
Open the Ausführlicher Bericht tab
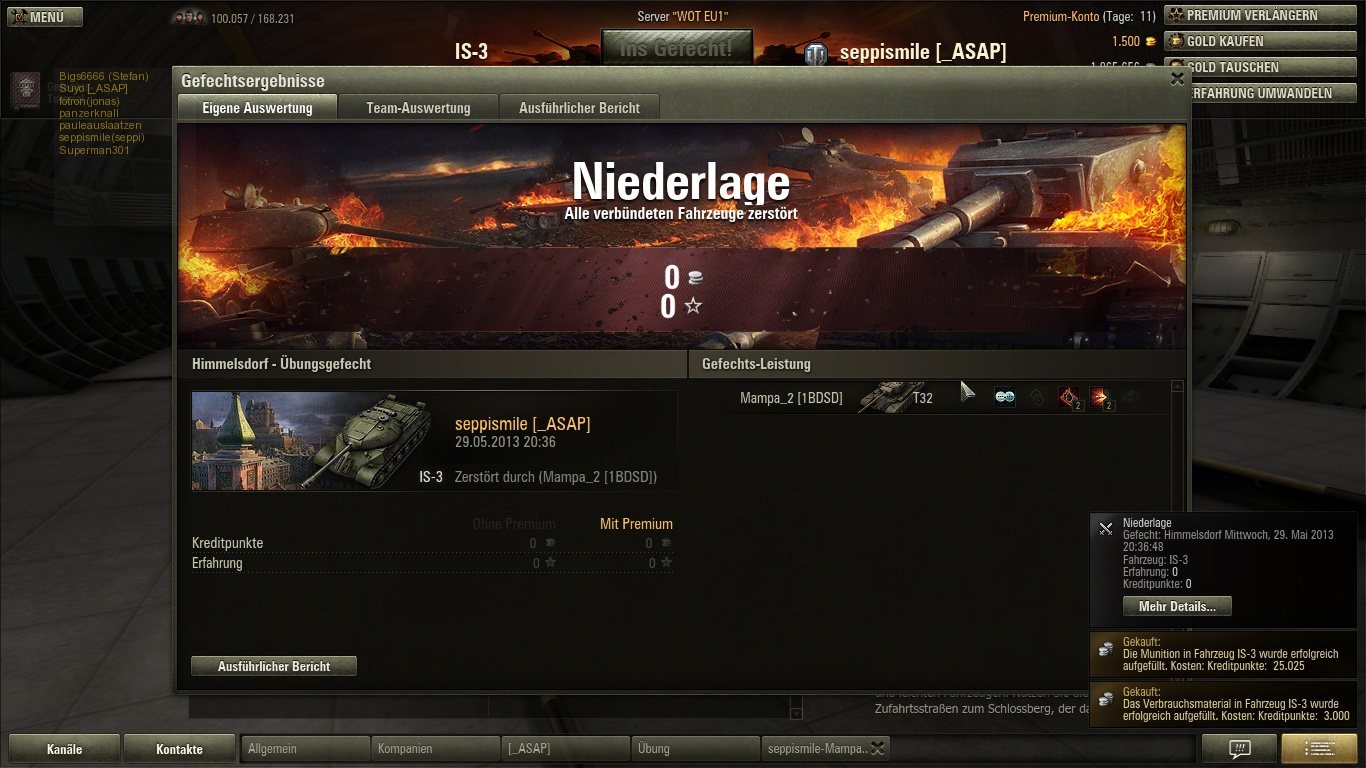579,108
